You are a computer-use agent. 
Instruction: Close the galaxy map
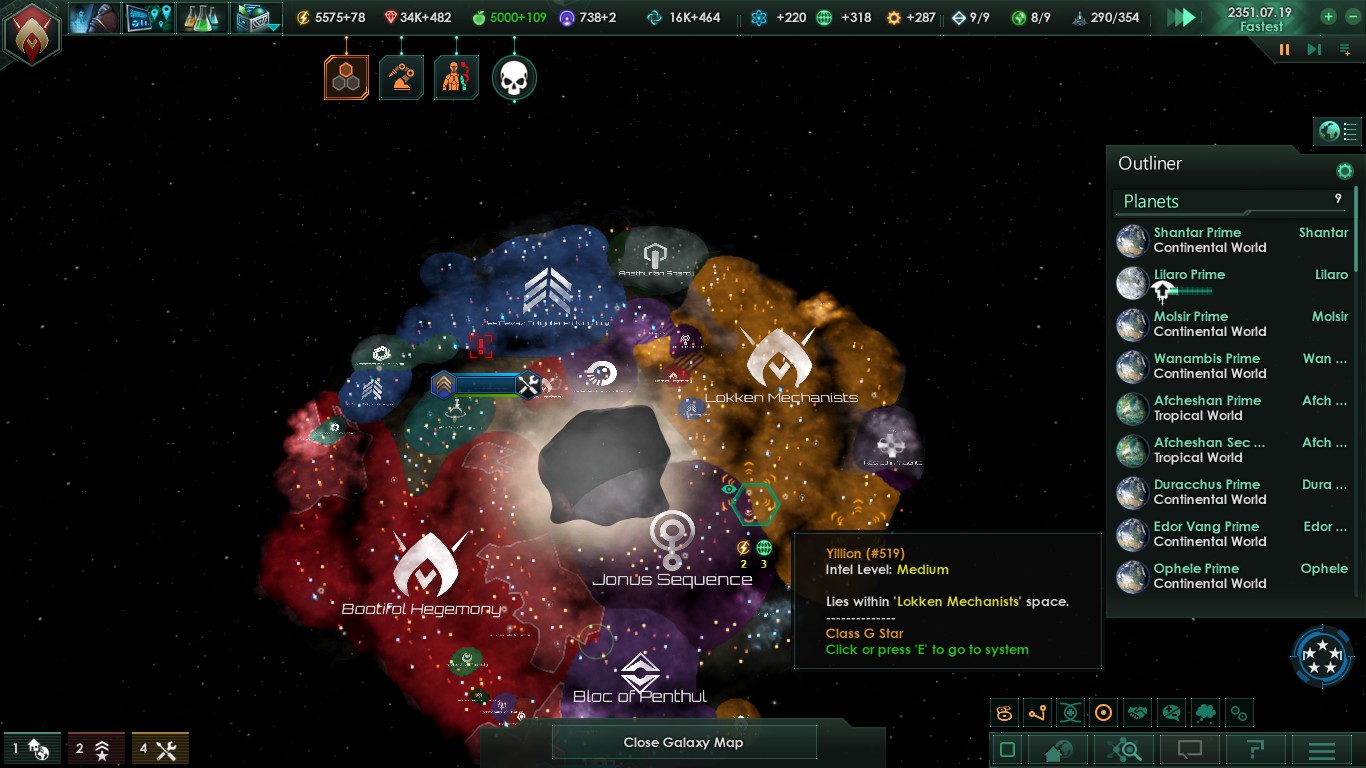click(683, 742)
